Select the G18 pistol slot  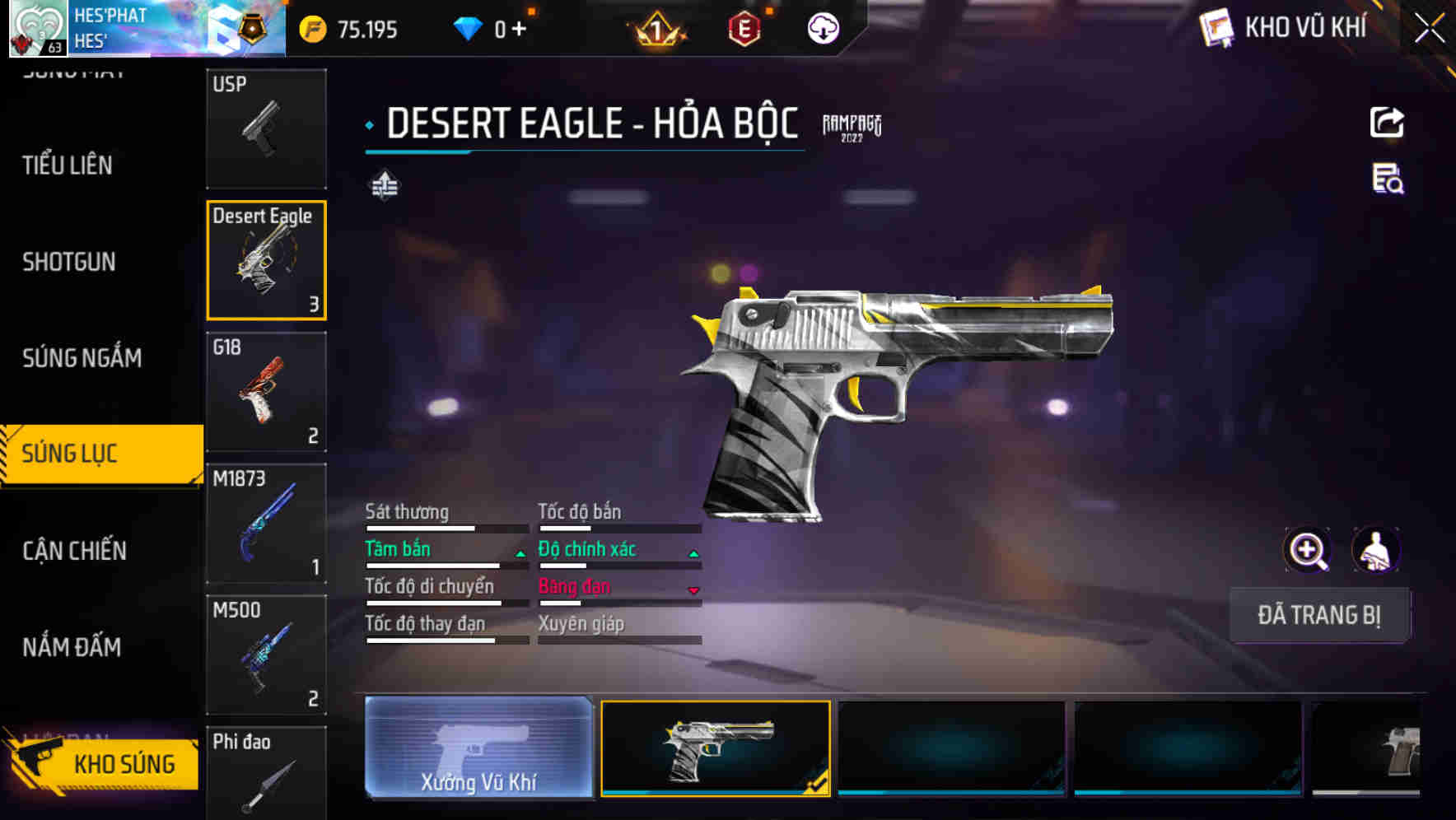266,392
